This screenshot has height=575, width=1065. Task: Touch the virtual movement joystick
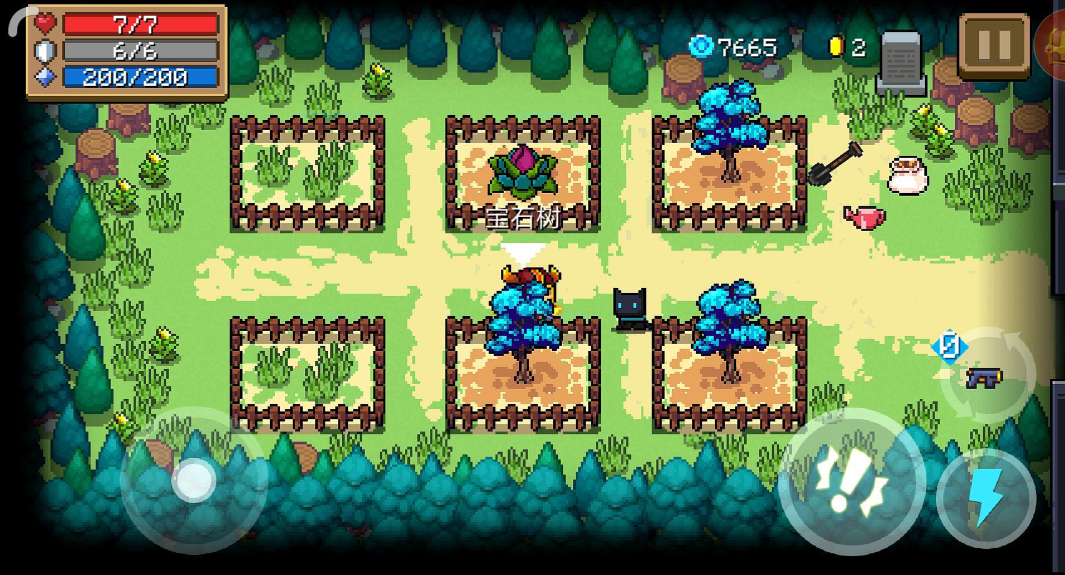coord(193,482)
